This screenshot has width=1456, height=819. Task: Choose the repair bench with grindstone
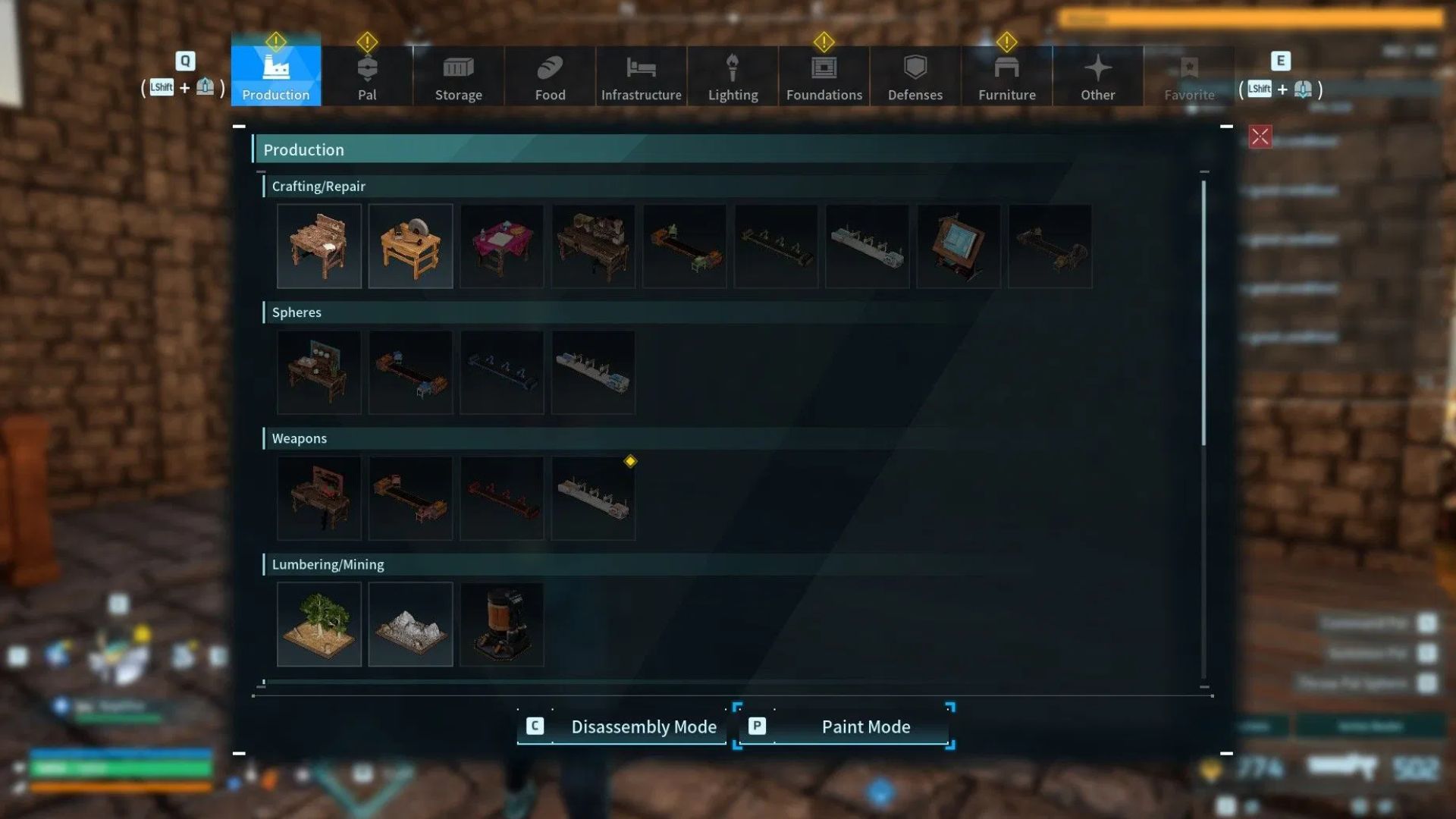click(410, 246)
